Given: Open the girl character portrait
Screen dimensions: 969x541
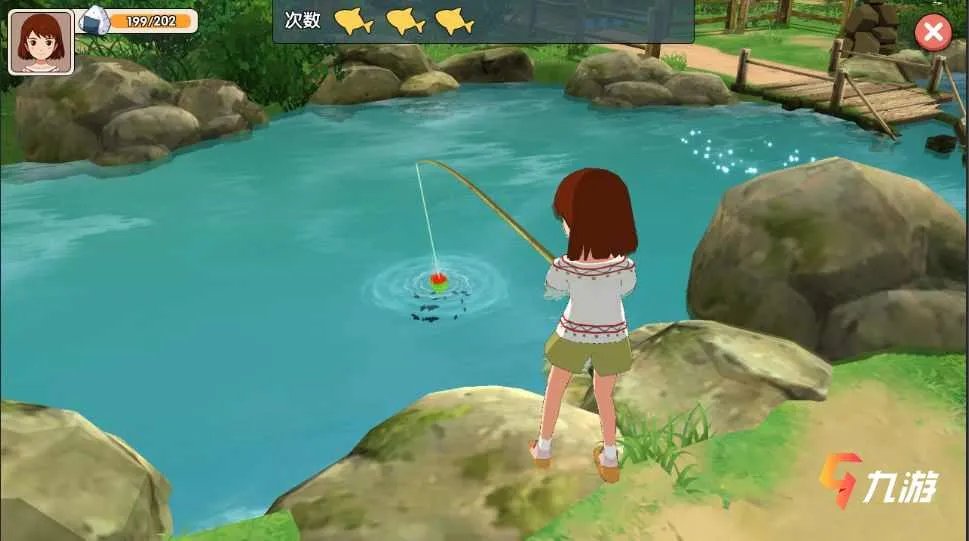Looking at the screenshot, I should point(41,42).
